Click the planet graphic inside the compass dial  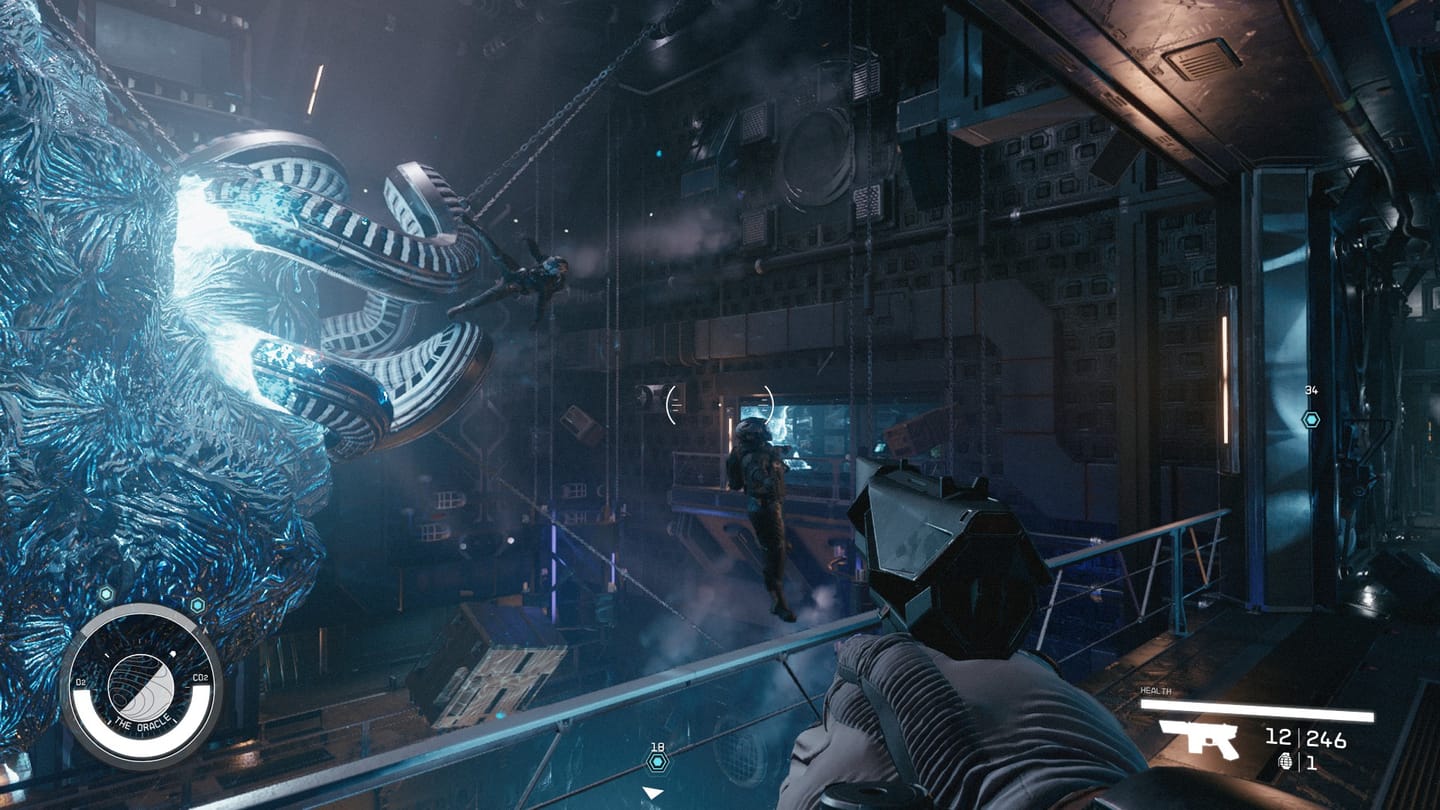(x=142, y=686)
